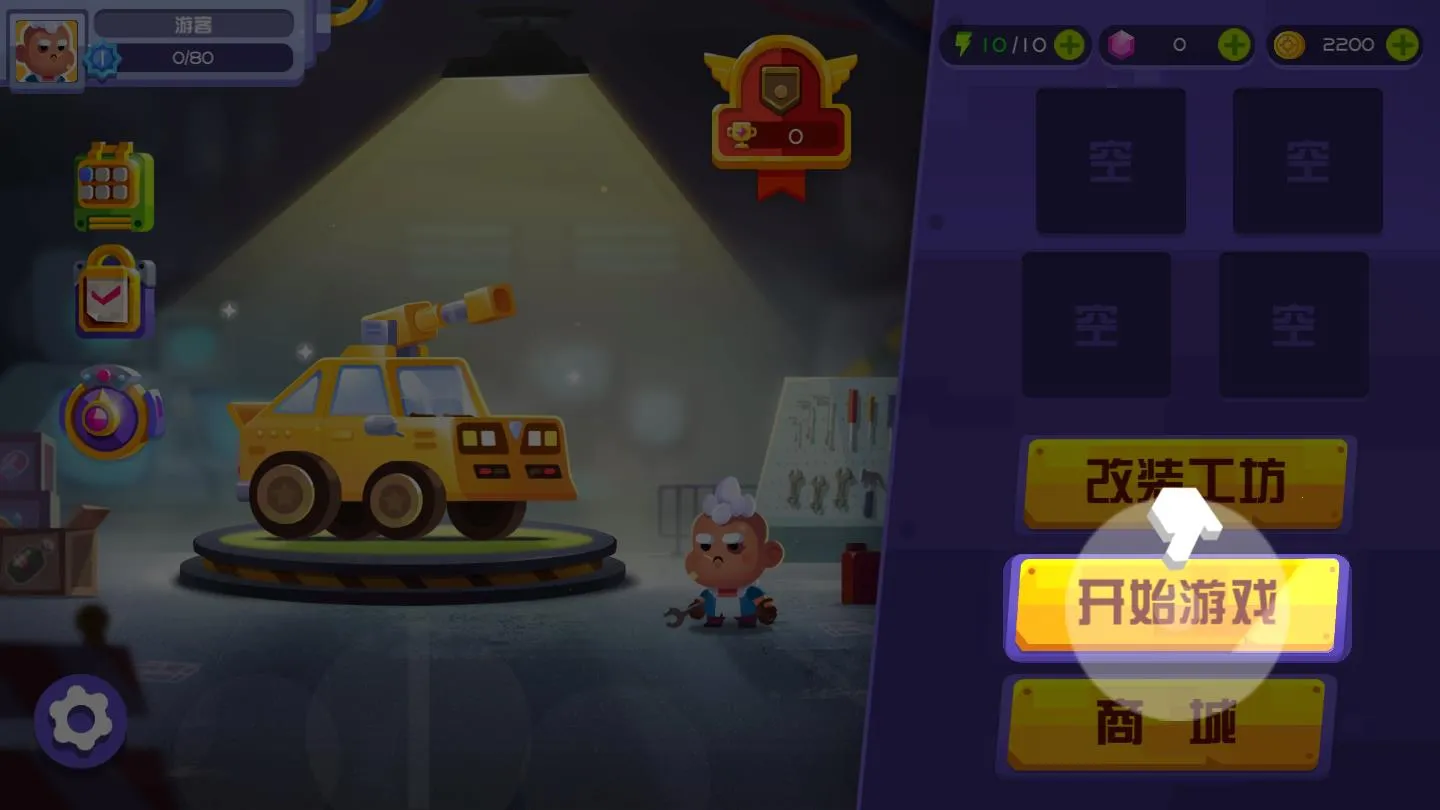Click the pink gem currency icon
Screen dimensions: 1440x810
[x=1120, y=44]
